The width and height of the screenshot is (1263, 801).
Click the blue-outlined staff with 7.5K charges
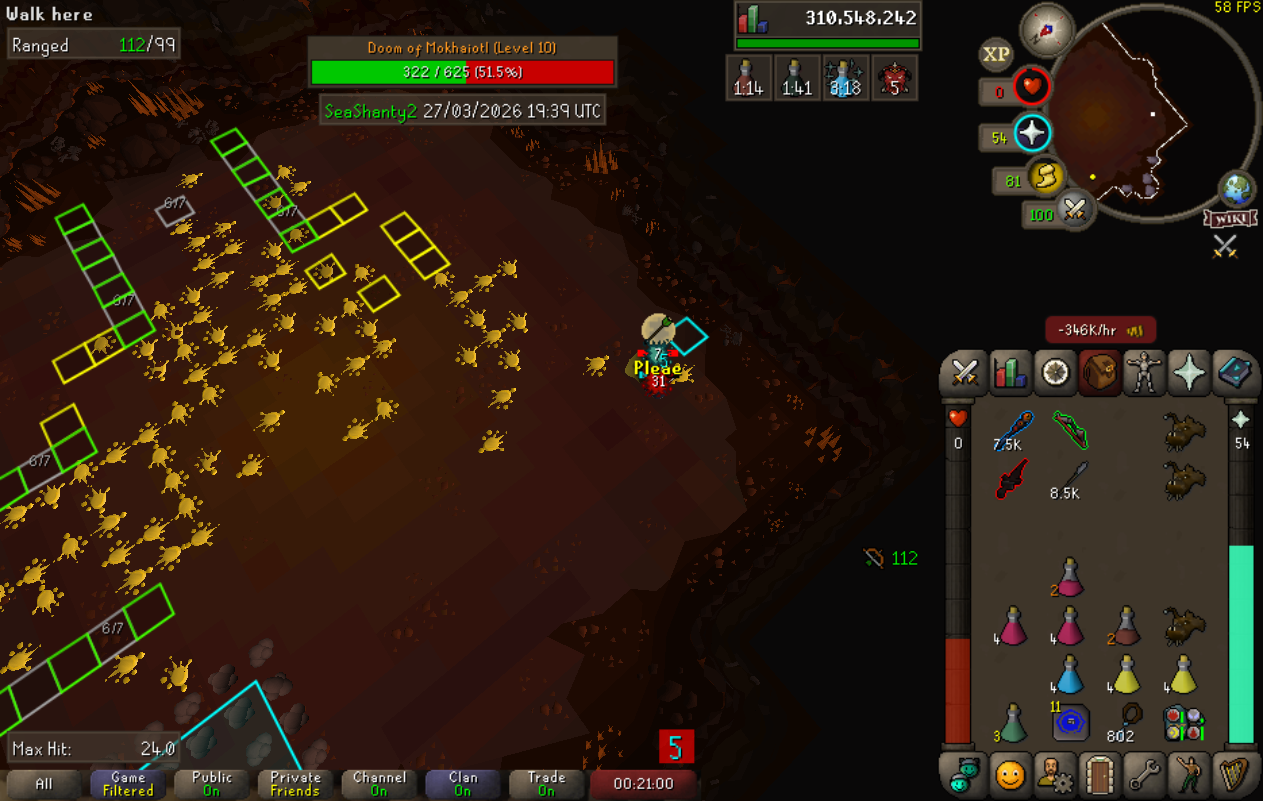[1013, 431]
